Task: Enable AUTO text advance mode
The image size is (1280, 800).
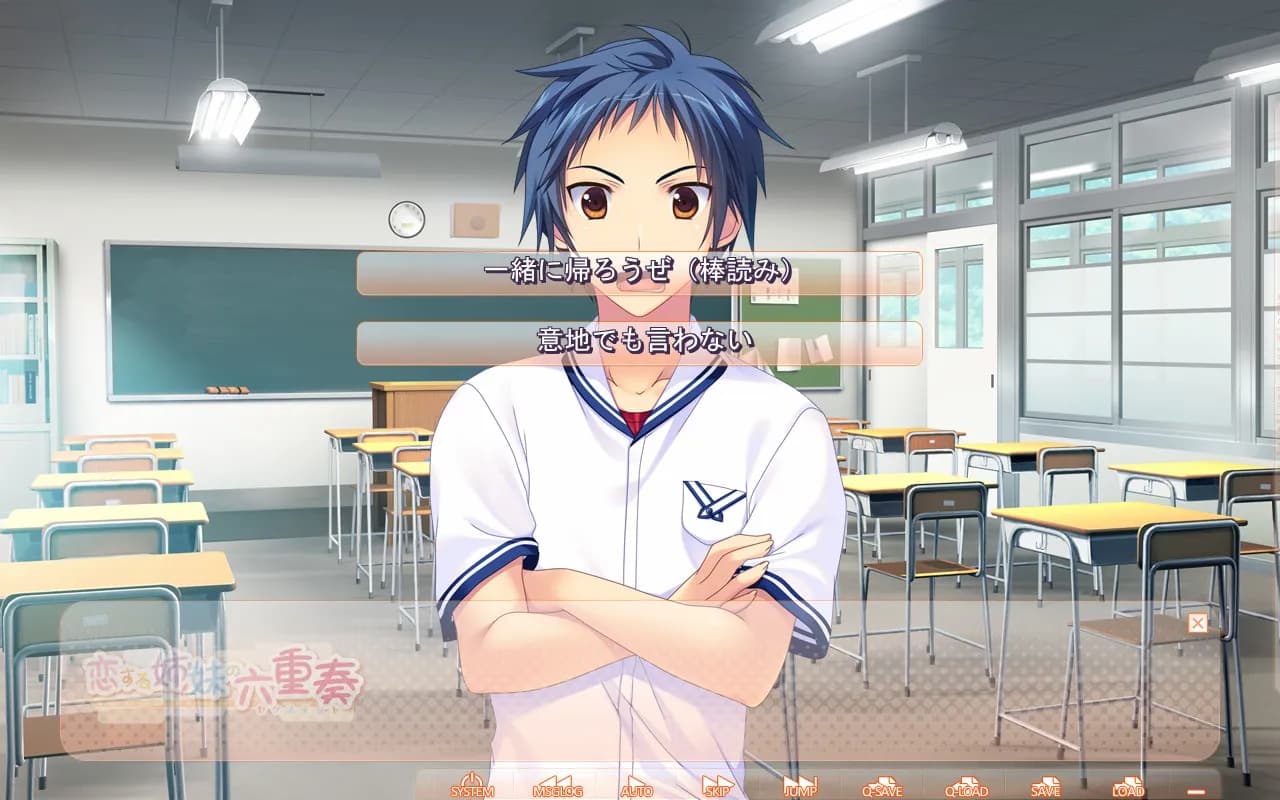Action: click(637, 788)
